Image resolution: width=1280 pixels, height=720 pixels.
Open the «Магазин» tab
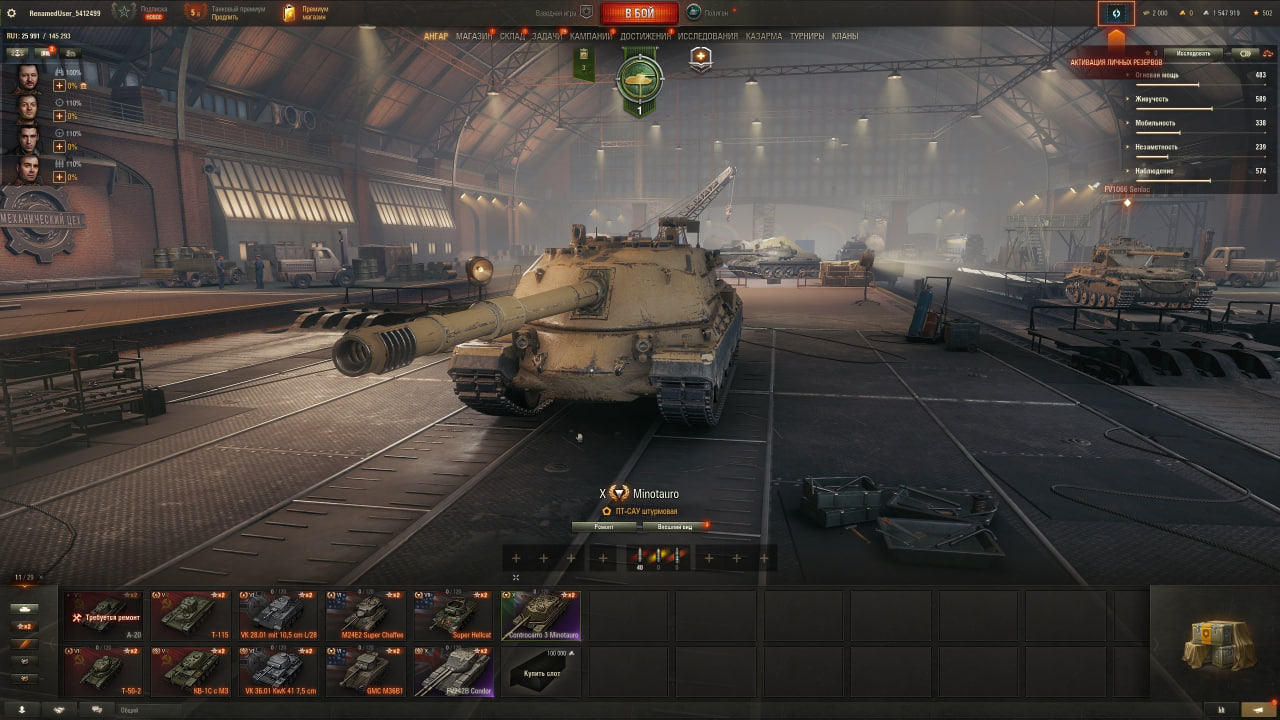(473, 36)
